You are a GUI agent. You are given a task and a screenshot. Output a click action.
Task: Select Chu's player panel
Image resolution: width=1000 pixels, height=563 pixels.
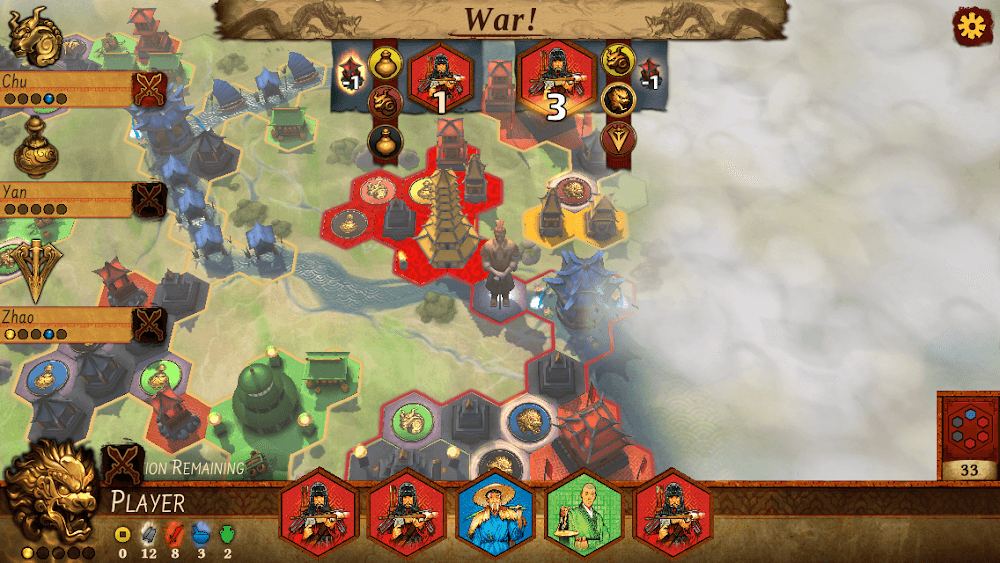(x=66, y=88)
